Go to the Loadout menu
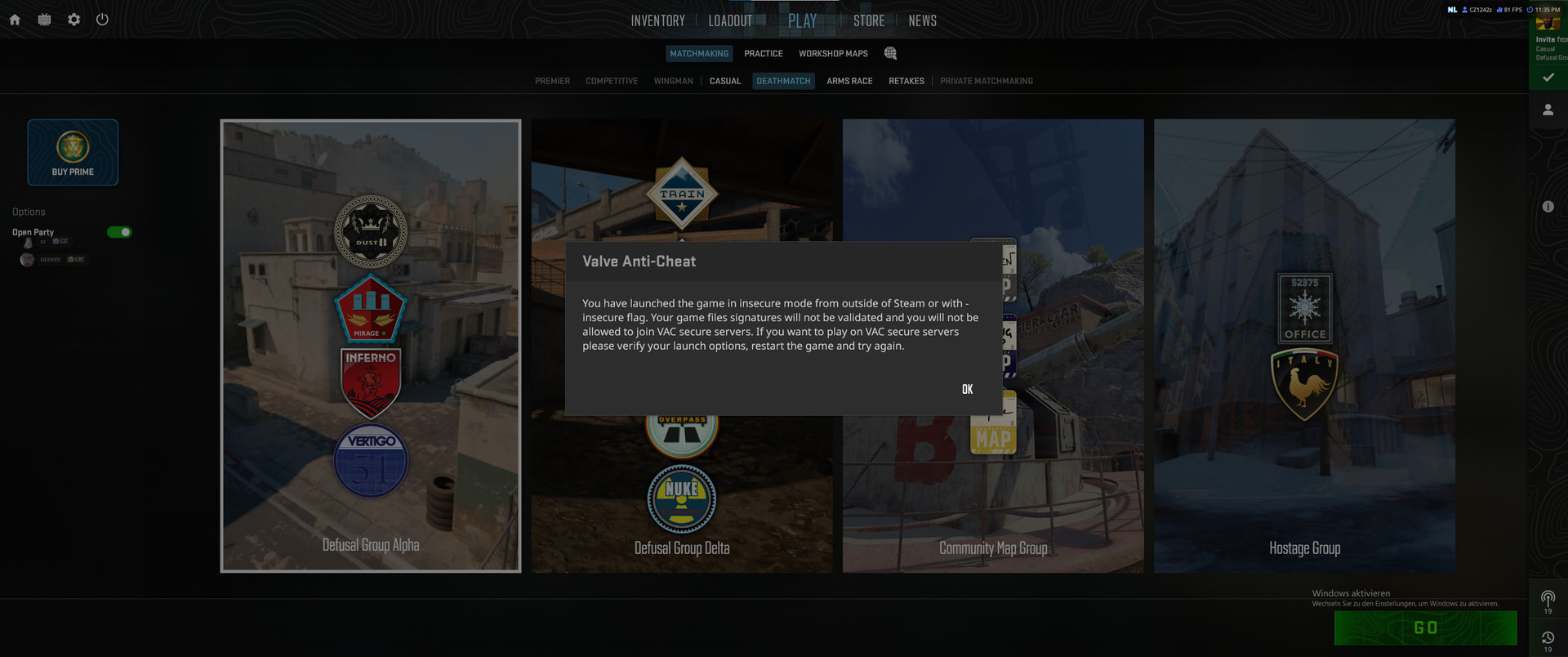This screenshot has width=1568, height=657. pos(730,21)
